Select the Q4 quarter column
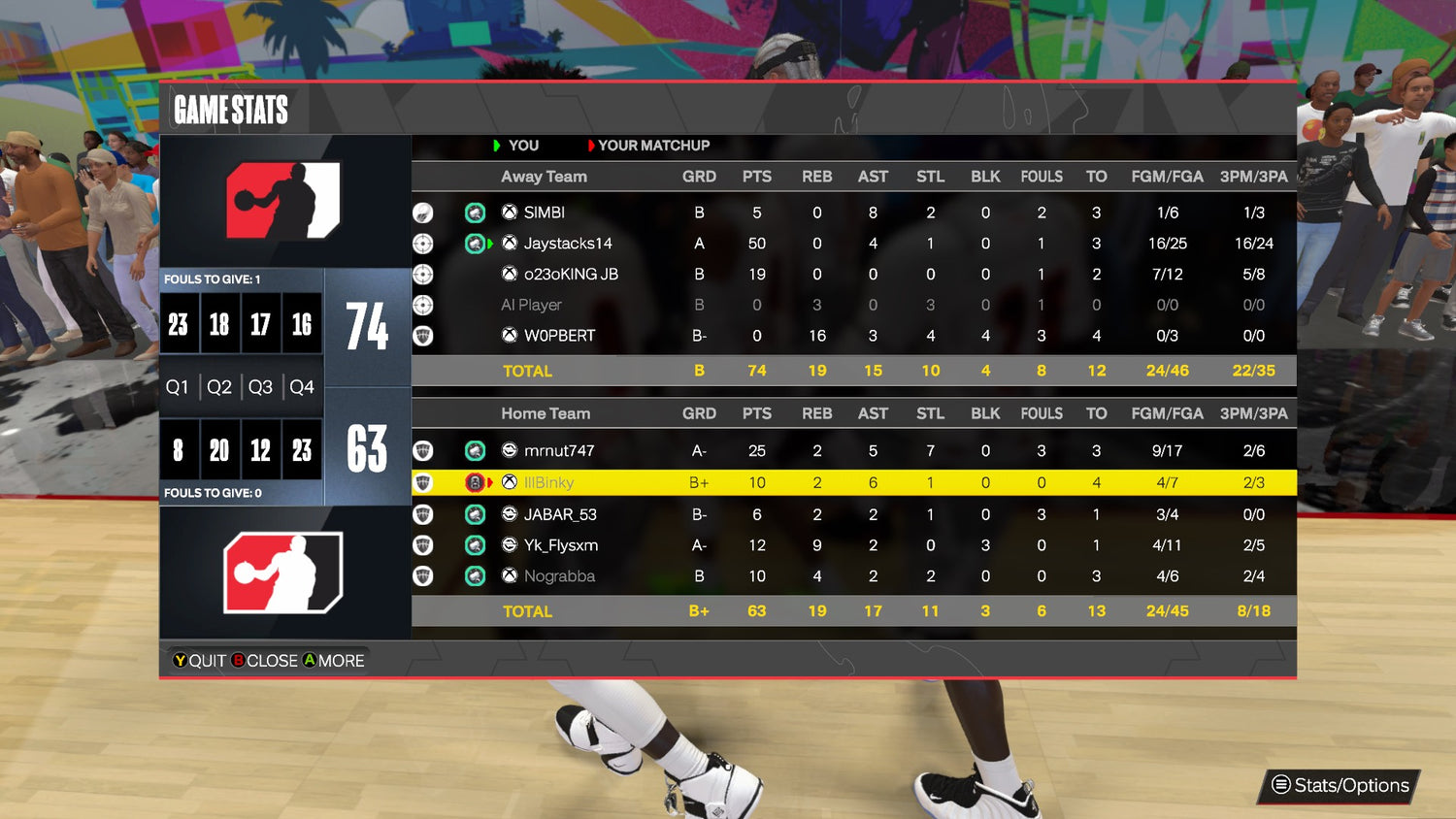1456x819 pixels. pos(301,386)
